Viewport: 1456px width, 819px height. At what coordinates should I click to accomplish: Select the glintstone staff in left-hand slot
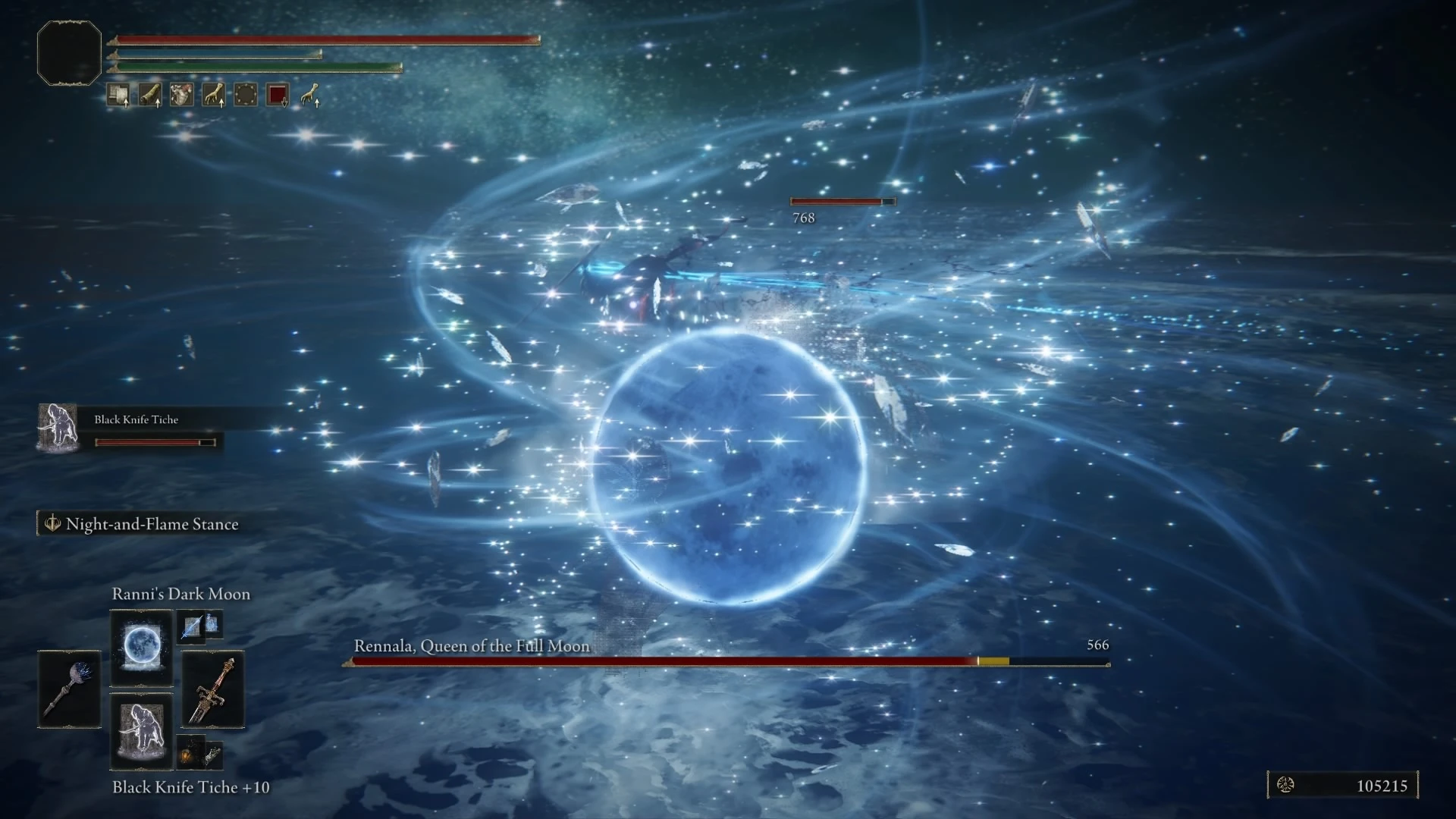[x=69, y=689]
